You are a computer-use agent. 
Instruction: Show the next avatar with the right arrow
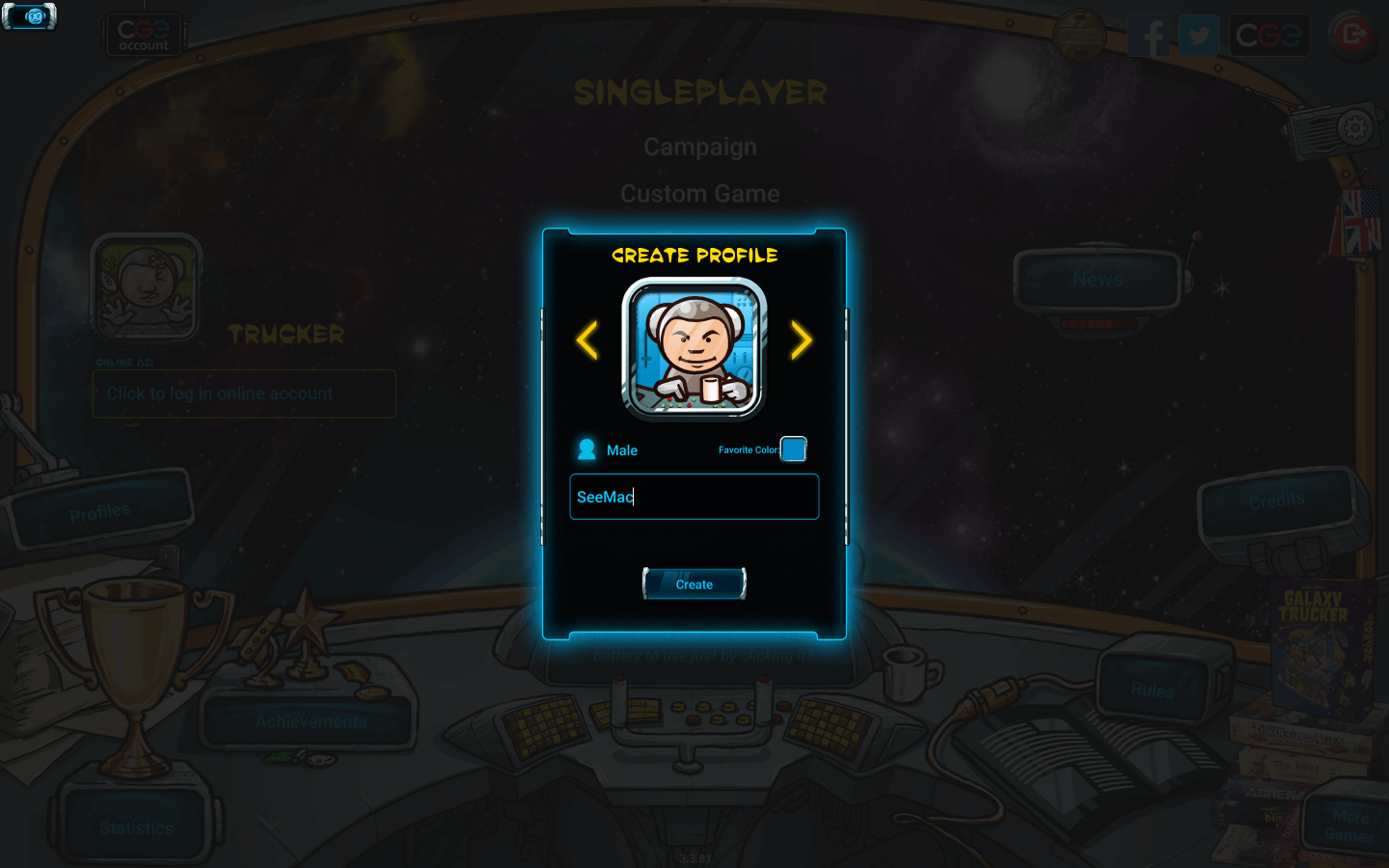802,340
